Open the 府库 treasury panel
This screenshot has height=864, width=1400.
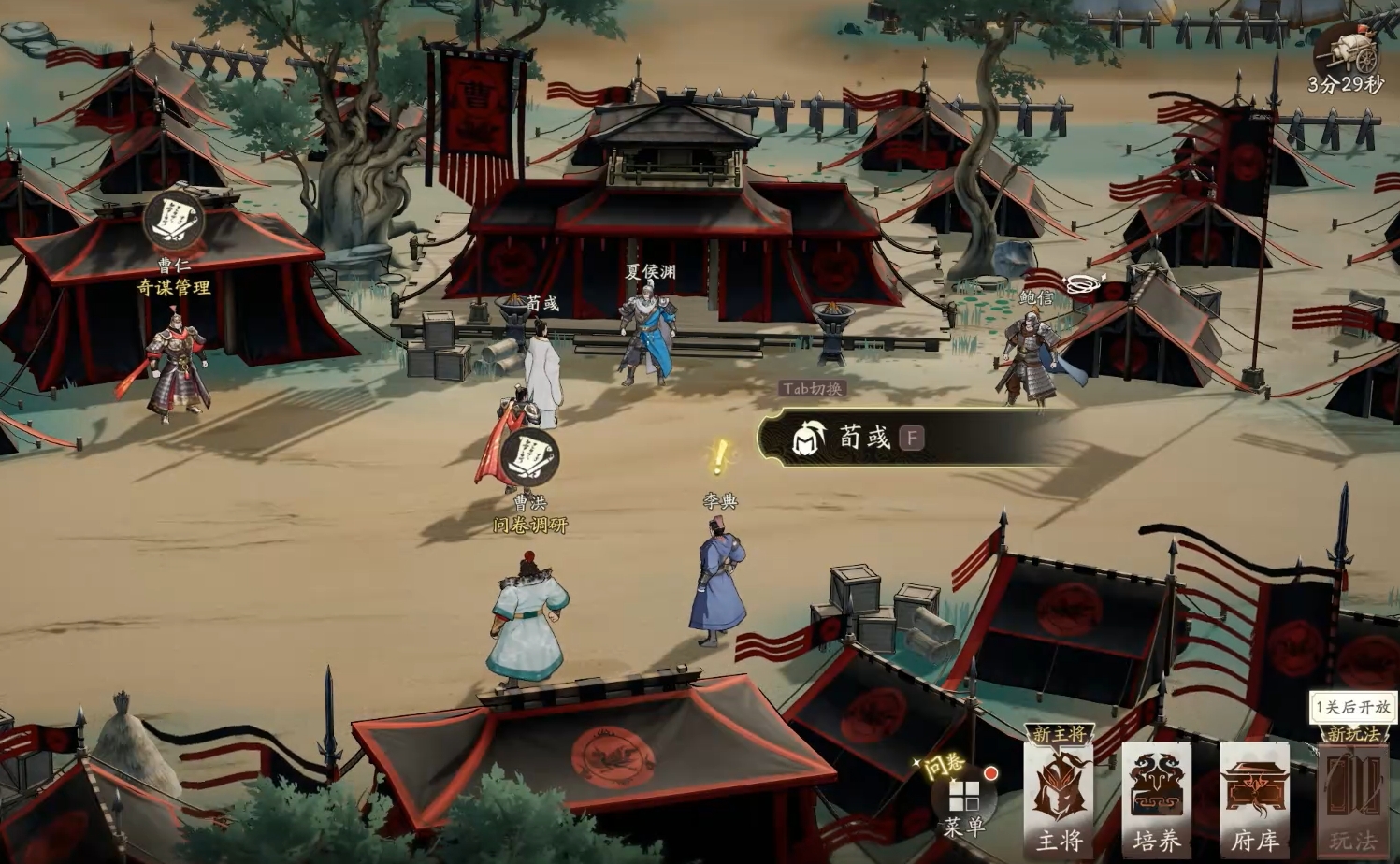point(1254,797)
